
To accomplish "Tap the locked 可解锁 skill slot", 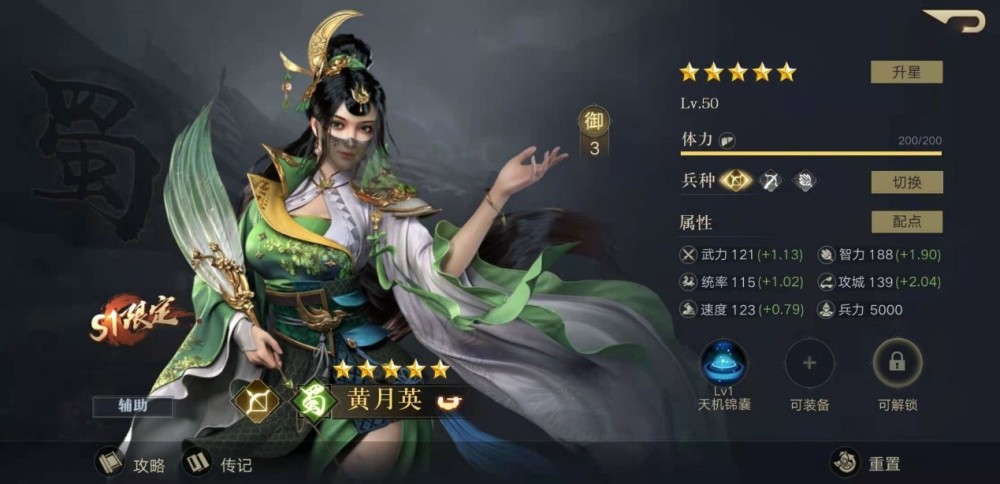I will click(897, 365).
